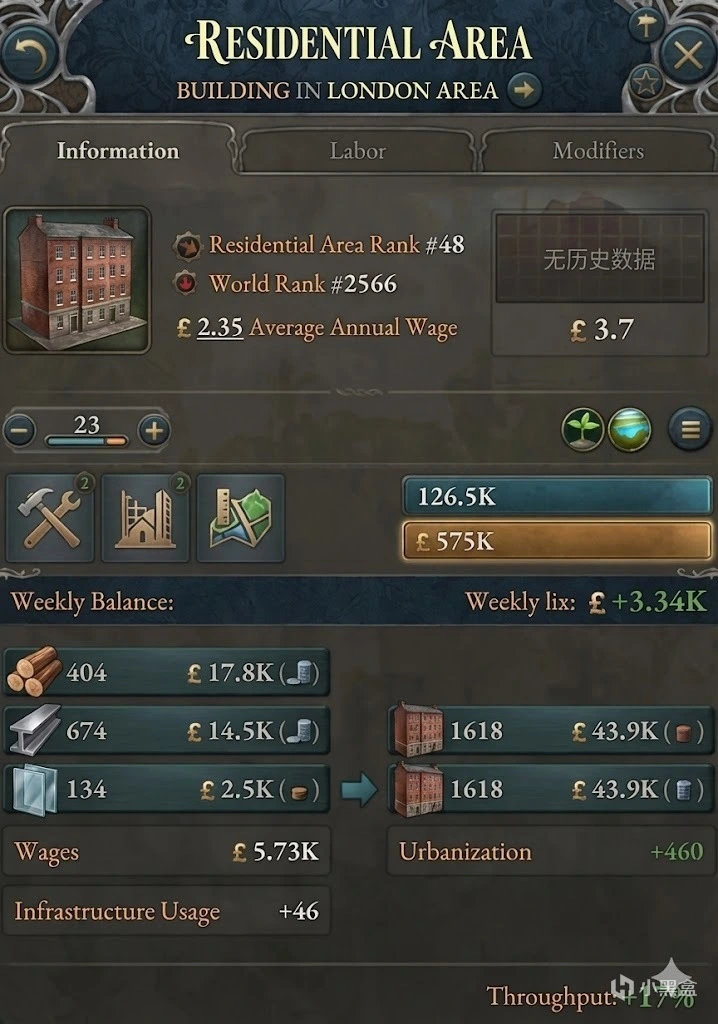Close the Residential Area panel

point(688,54)
